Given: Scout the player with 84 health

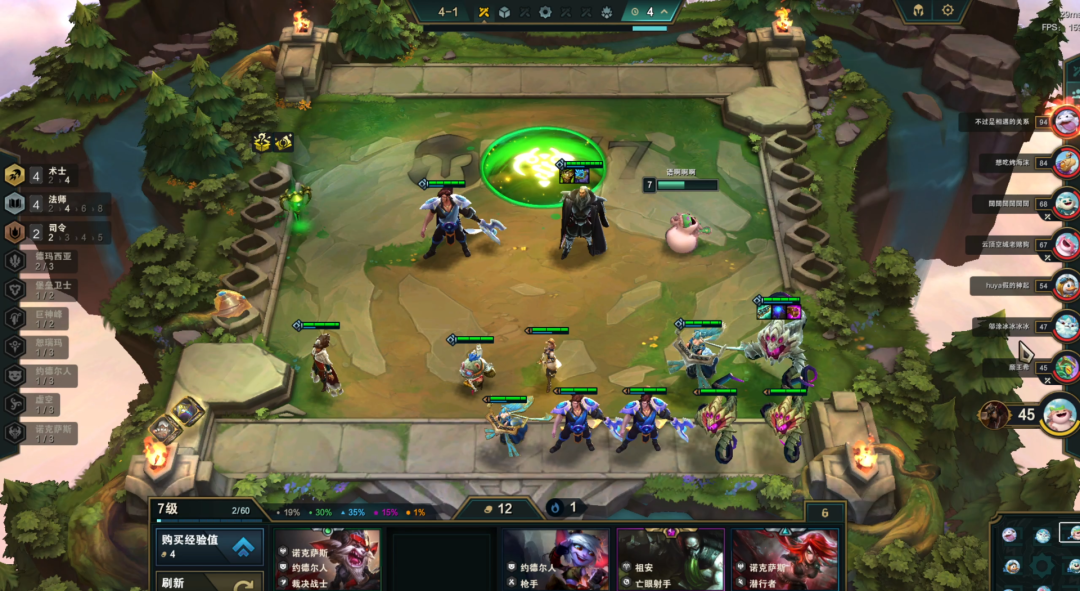Looking at the screenshot, I should tap(1066, 162).
